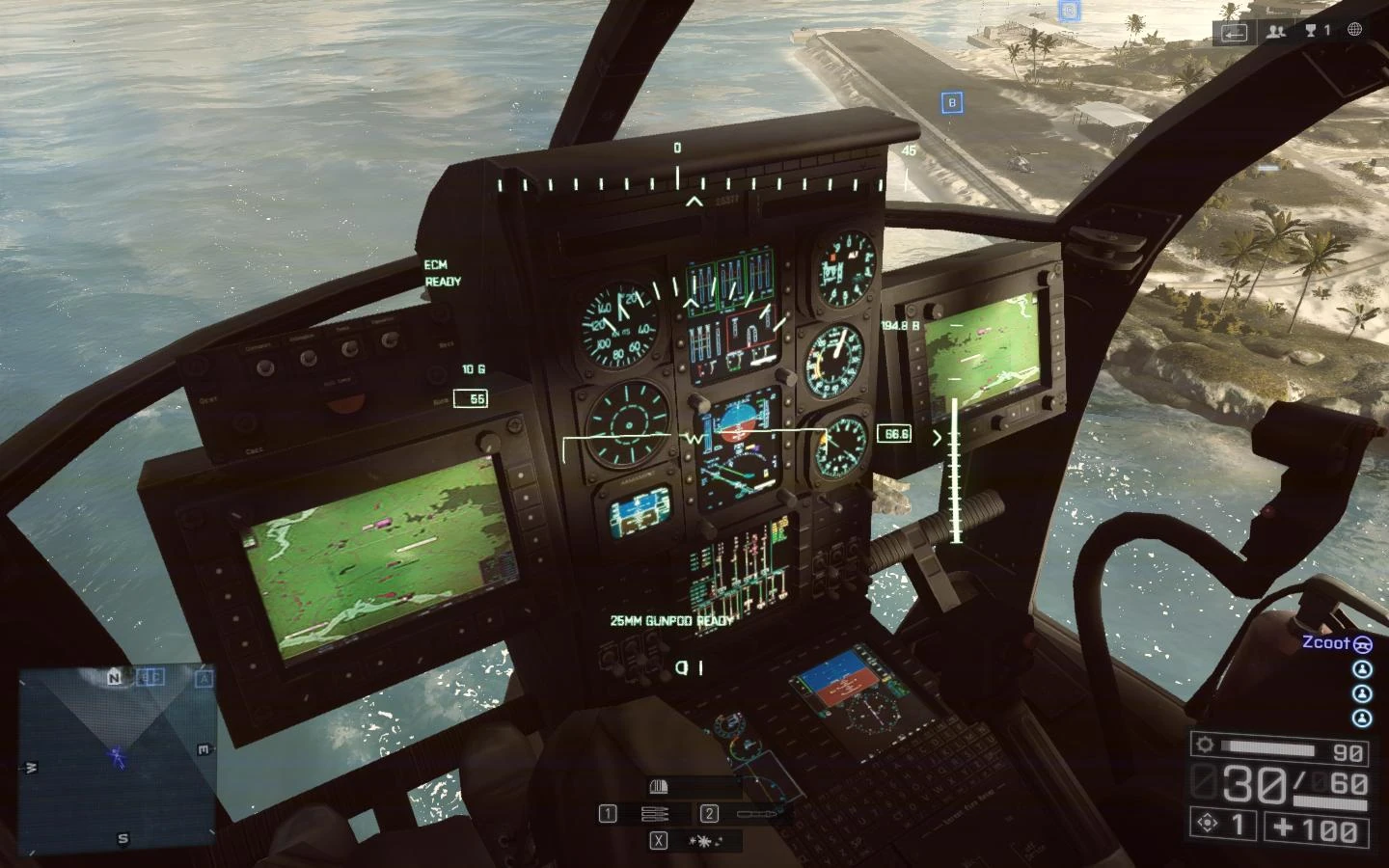
Task: Click the trophy awards icon in top bar
Action: click(x=1310, y=30)
